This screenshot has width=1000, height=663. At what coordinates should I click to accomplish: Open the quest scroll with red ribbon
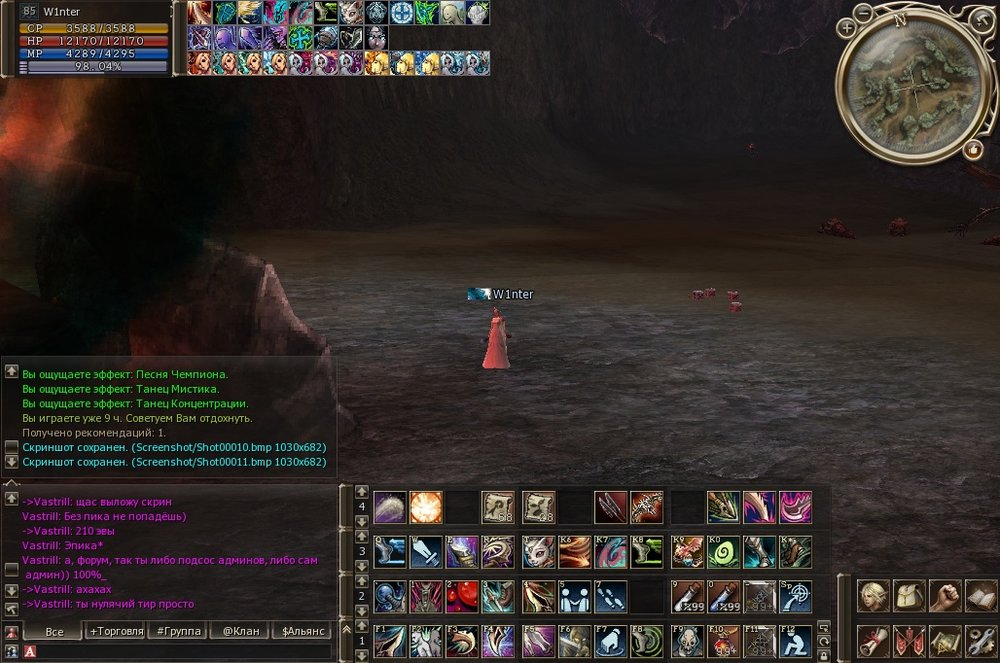pyautogui.click(x=874, y=641)
